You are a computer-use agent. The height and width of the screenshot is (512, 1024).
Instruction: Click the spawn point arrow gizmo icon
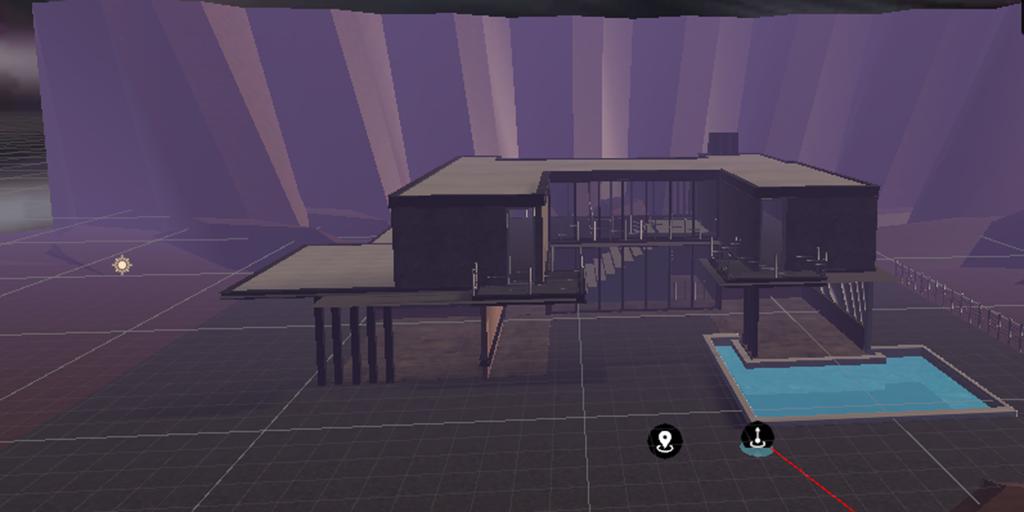(x=757, y=437)
